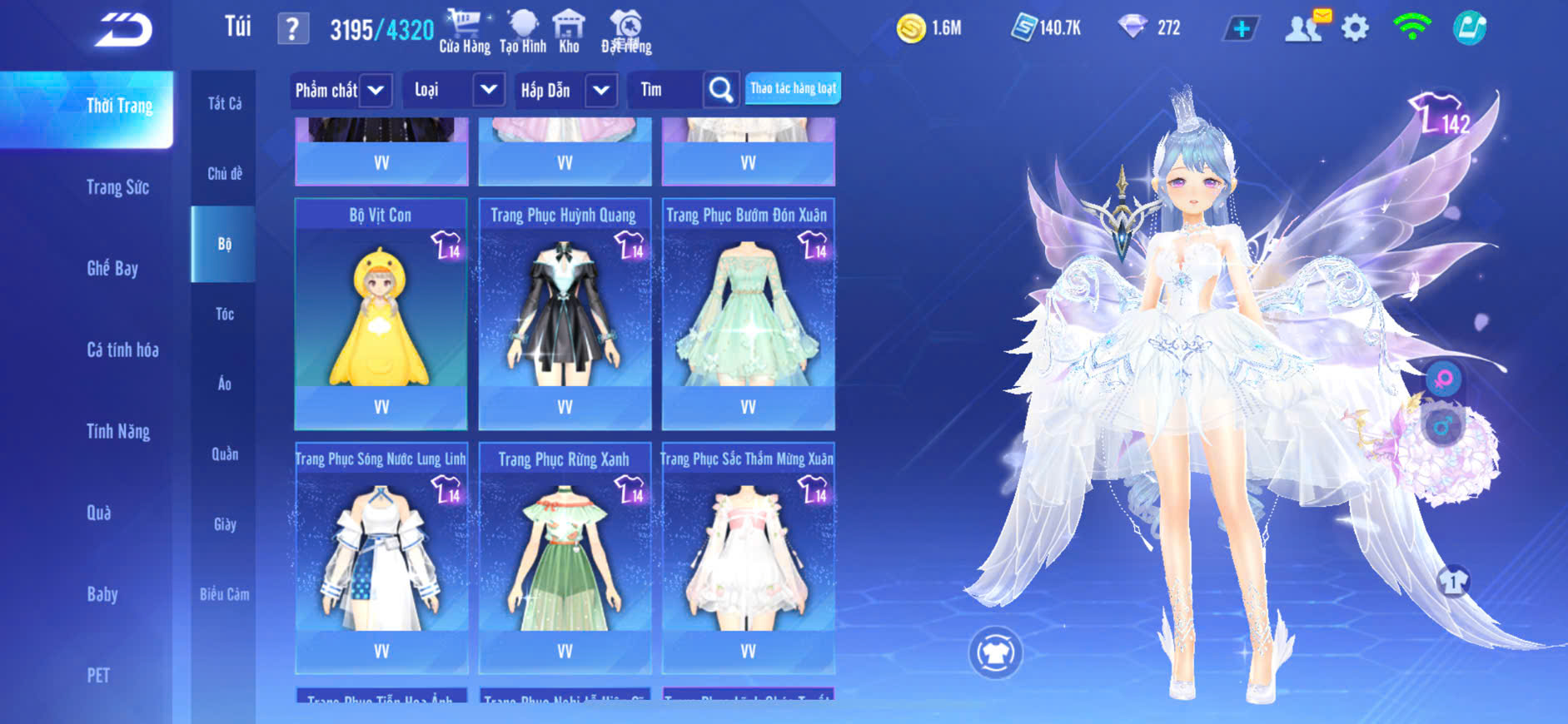Screen dimensions: 1568x724
Task: Expand the Phẩm chất dropdown
Action: [376, 90]
